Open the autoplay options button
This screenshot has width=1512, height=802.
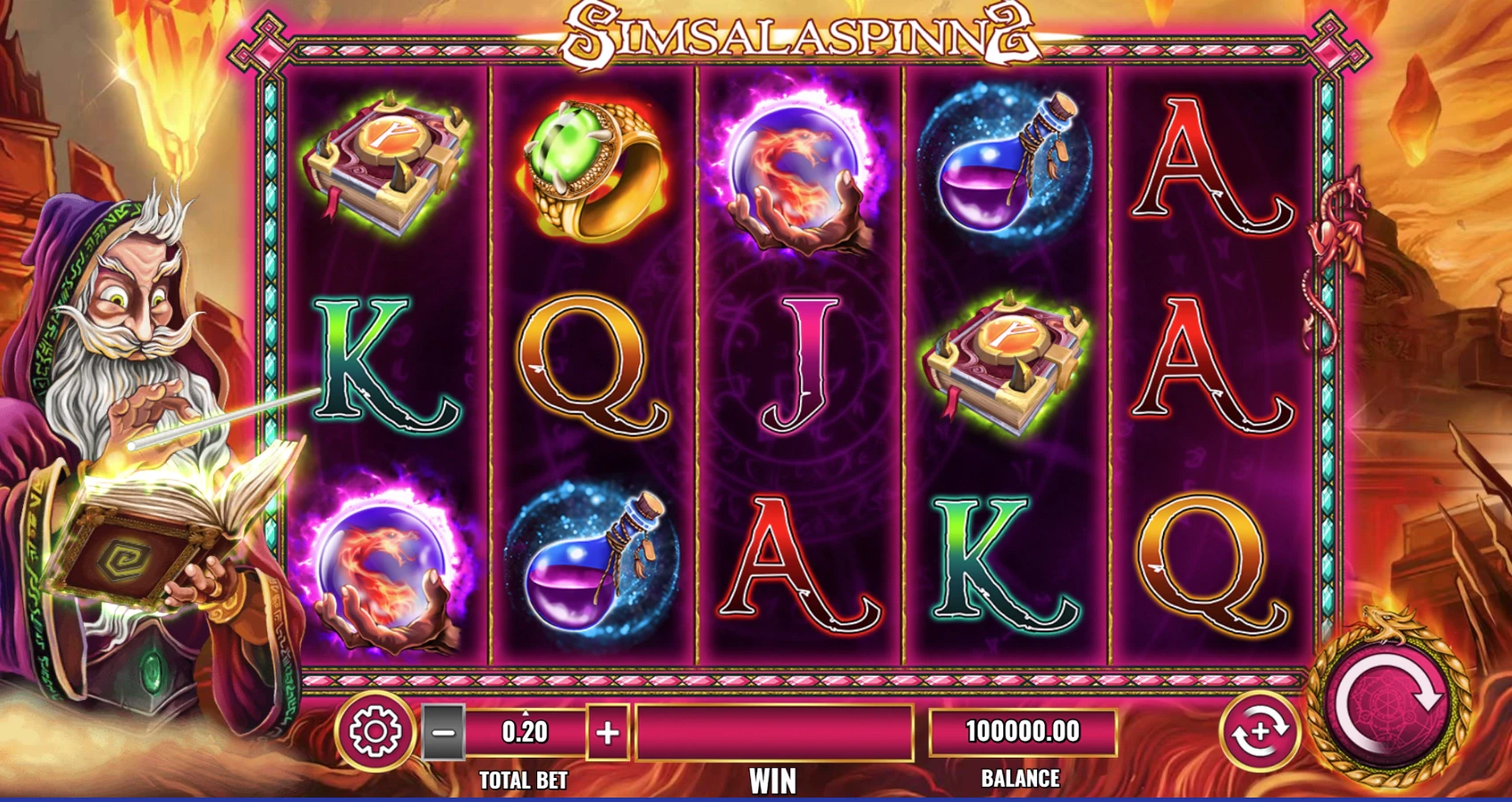click(x=1259, y=731)
